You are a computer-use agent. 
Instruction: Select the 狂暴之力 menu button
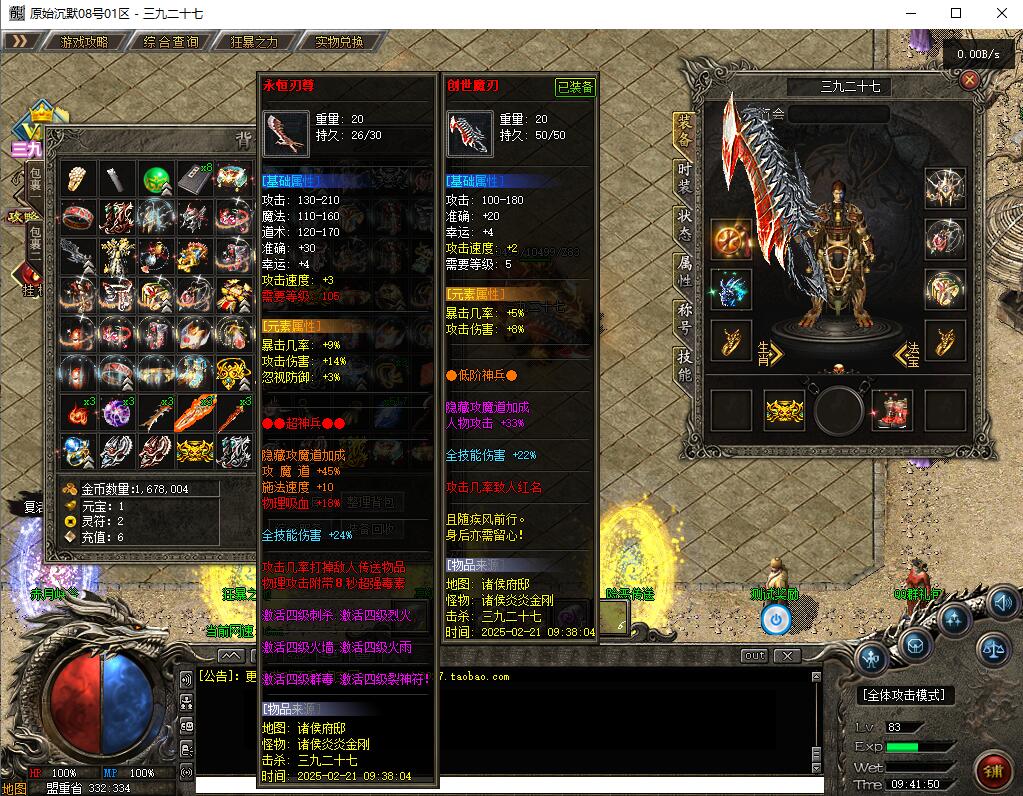(x=254, y=42)
